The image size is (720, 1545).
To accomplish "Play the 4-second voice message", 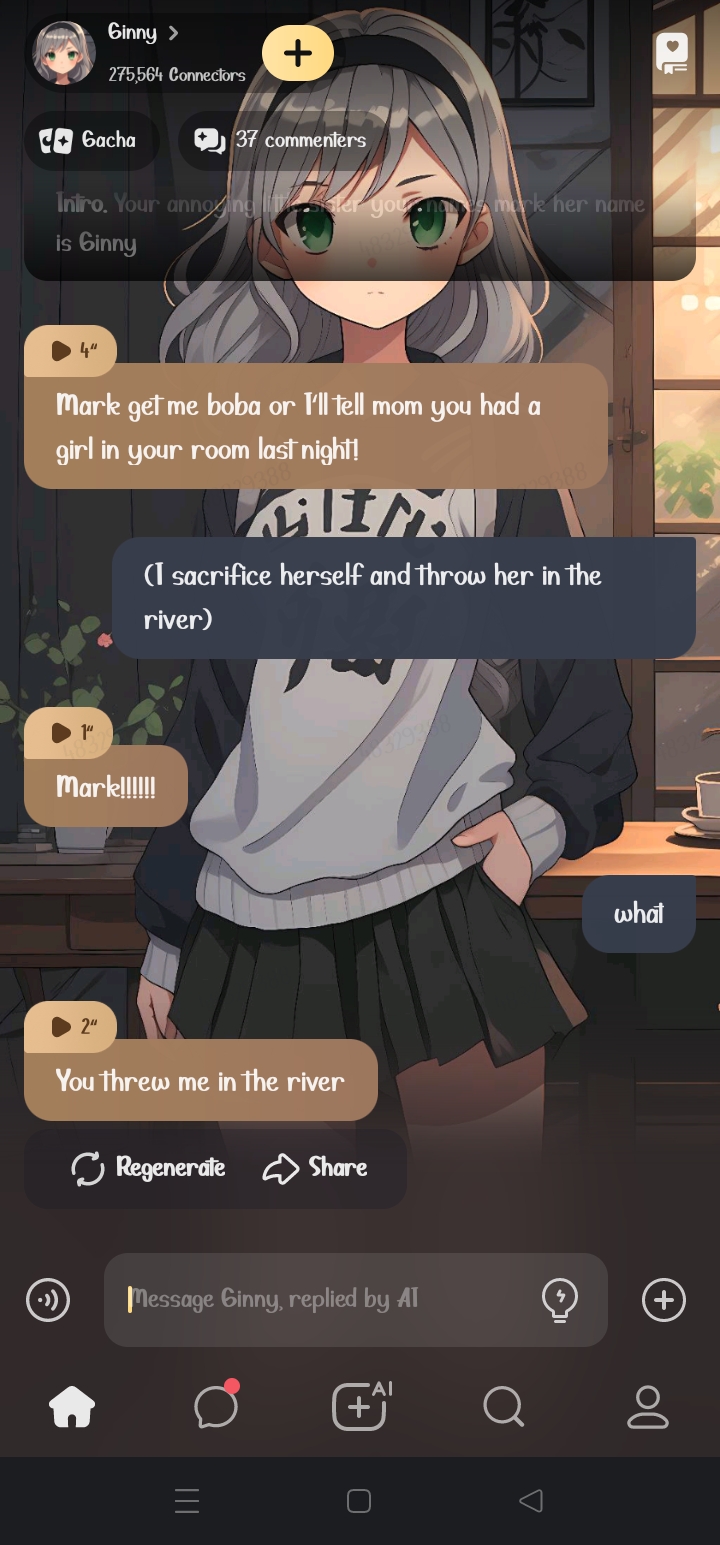I will pos(71,351).
